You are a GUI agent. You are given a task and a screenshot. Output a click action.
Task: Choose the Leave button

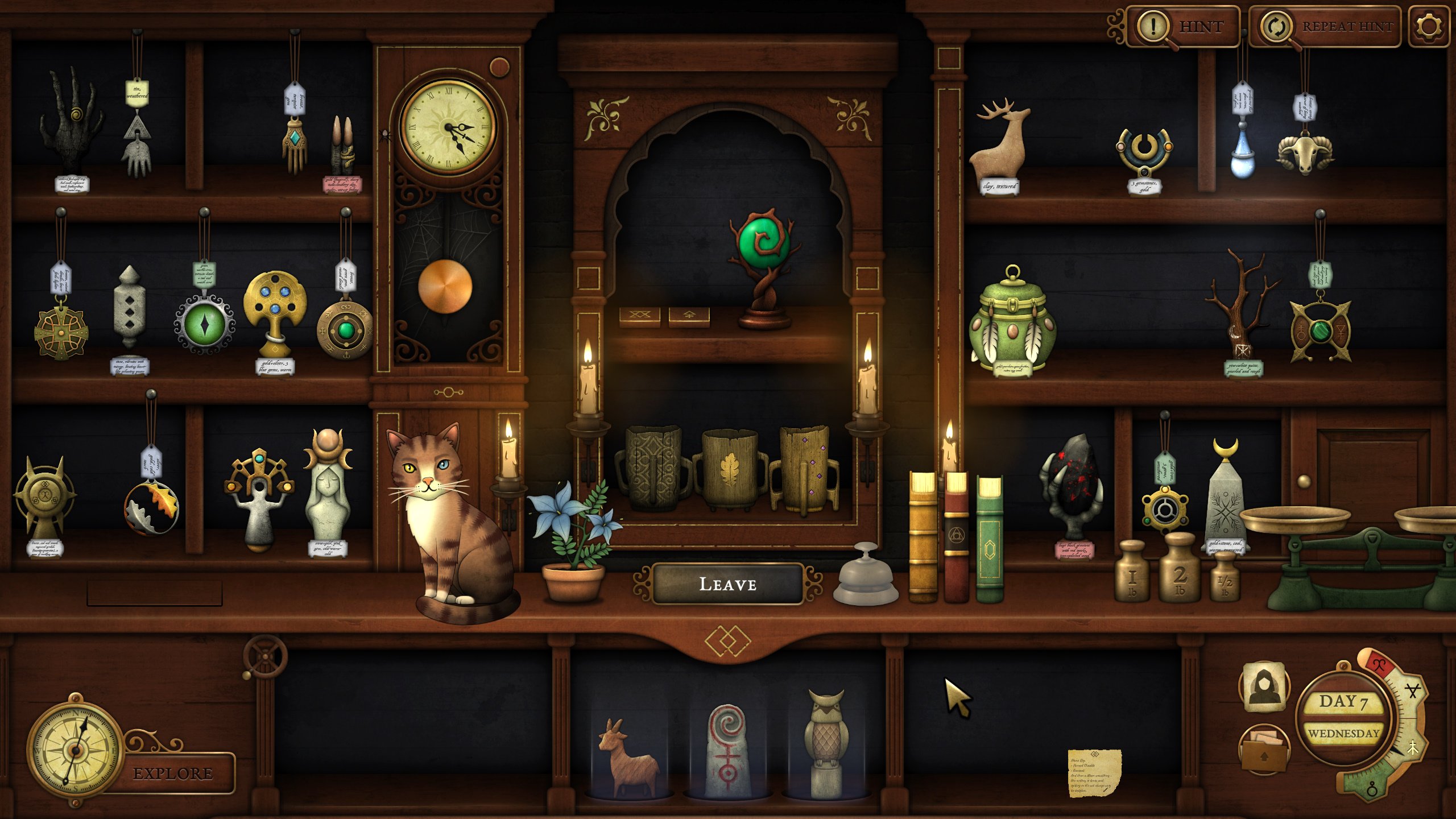point(727,584)
